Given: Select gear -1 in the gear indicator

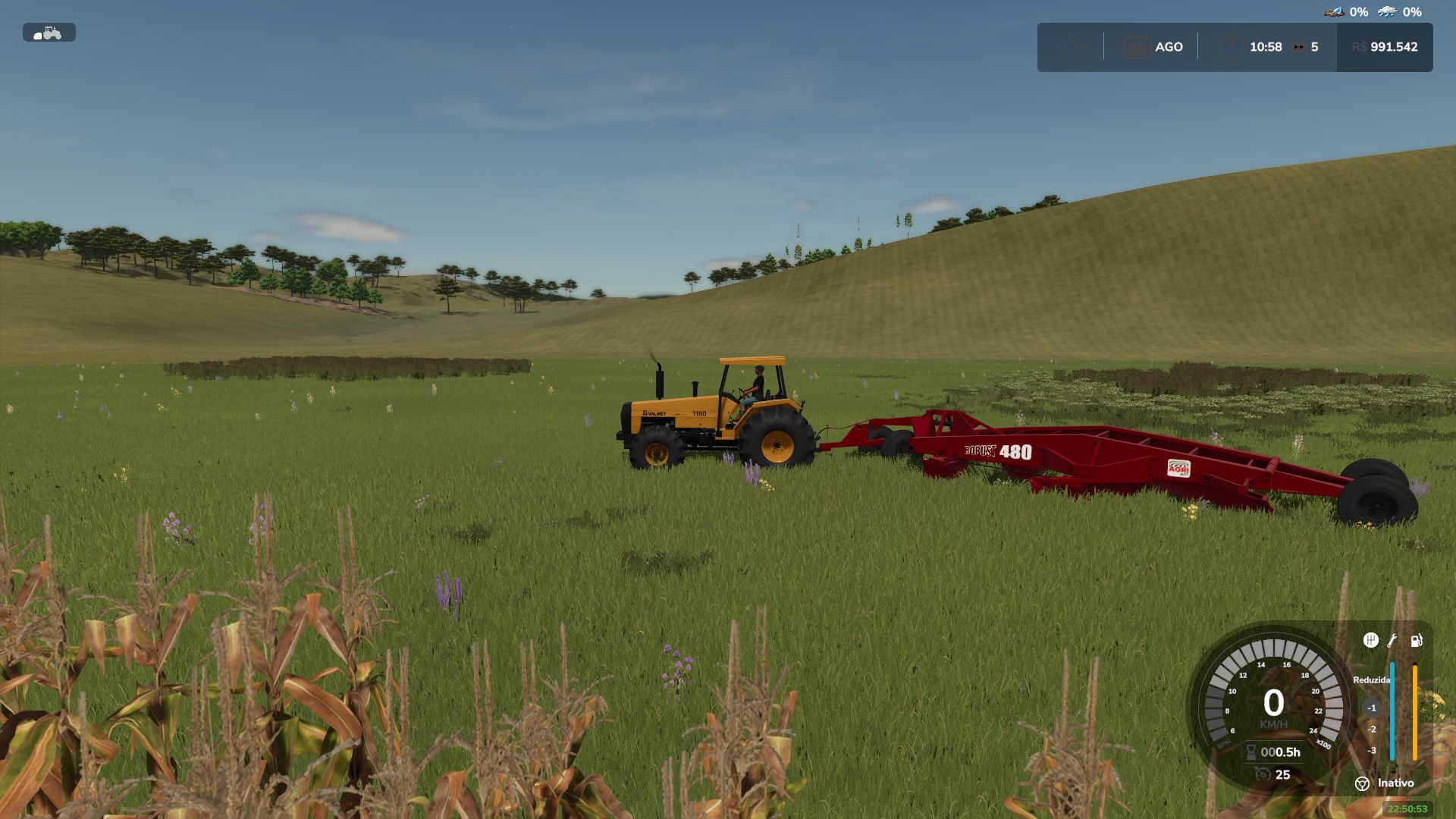Looking at the screenshot, I should pos(1372,708).
